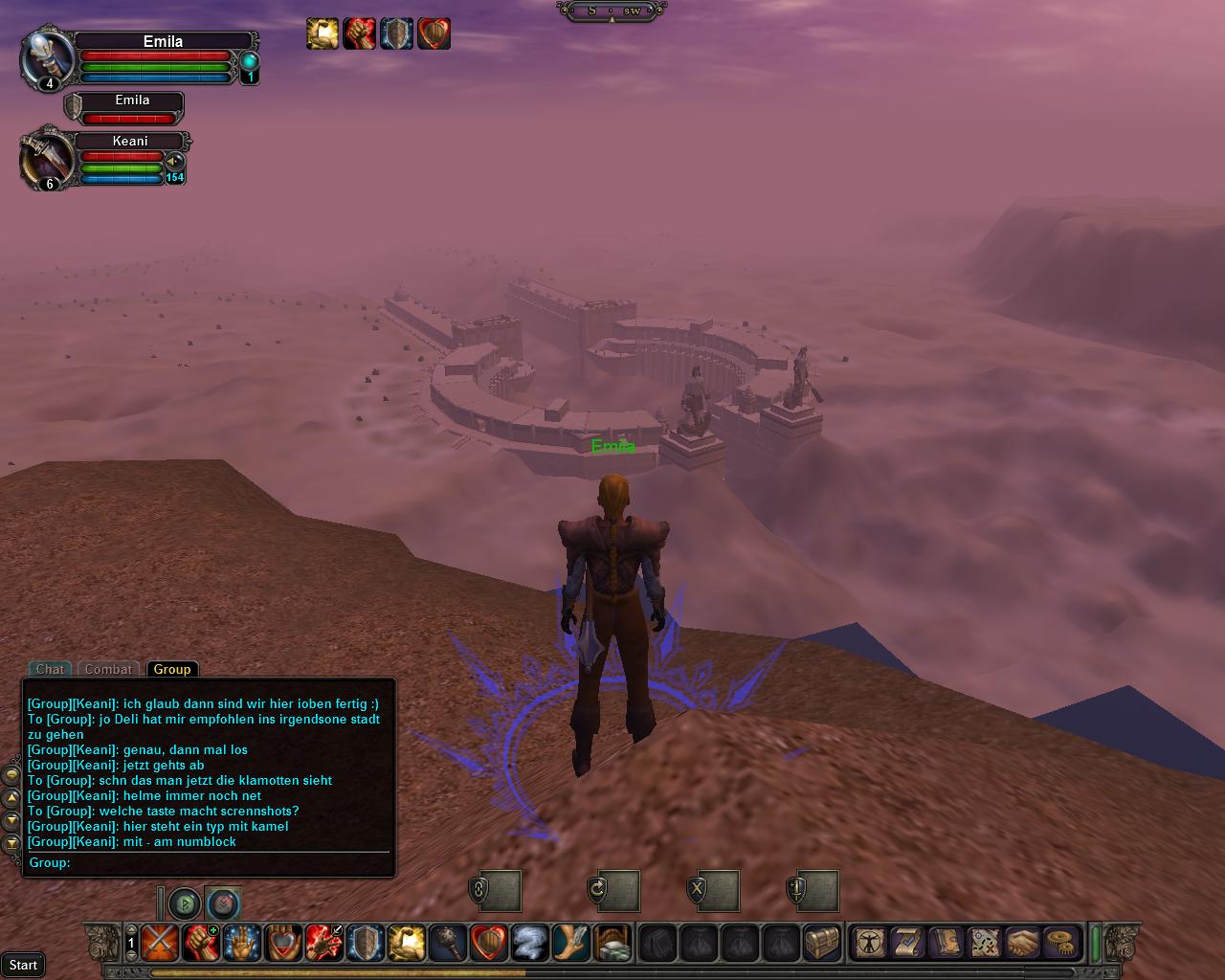
Task: Use the spiked mace ability
Action: [447, 943]
